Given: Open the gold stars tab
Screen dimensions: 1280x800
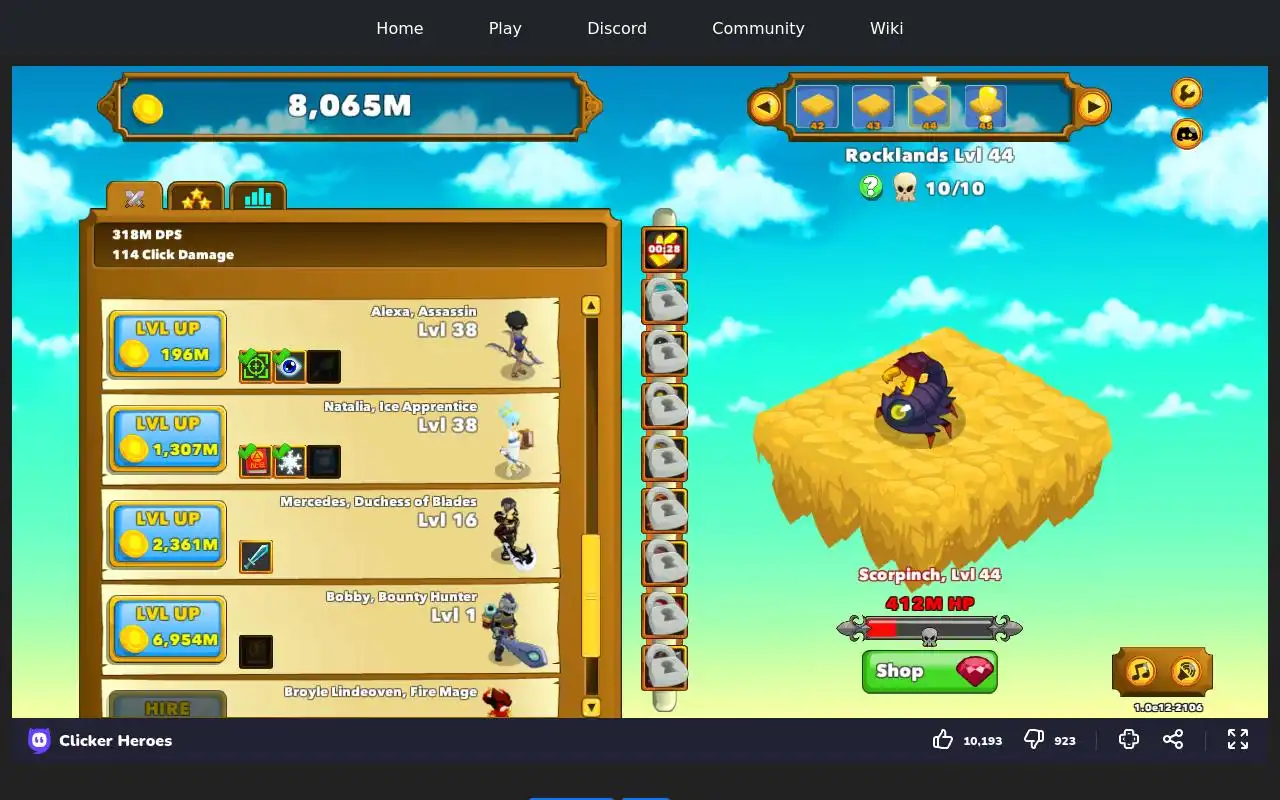Looking at the screenshot, I should click(x=196, y=198).
